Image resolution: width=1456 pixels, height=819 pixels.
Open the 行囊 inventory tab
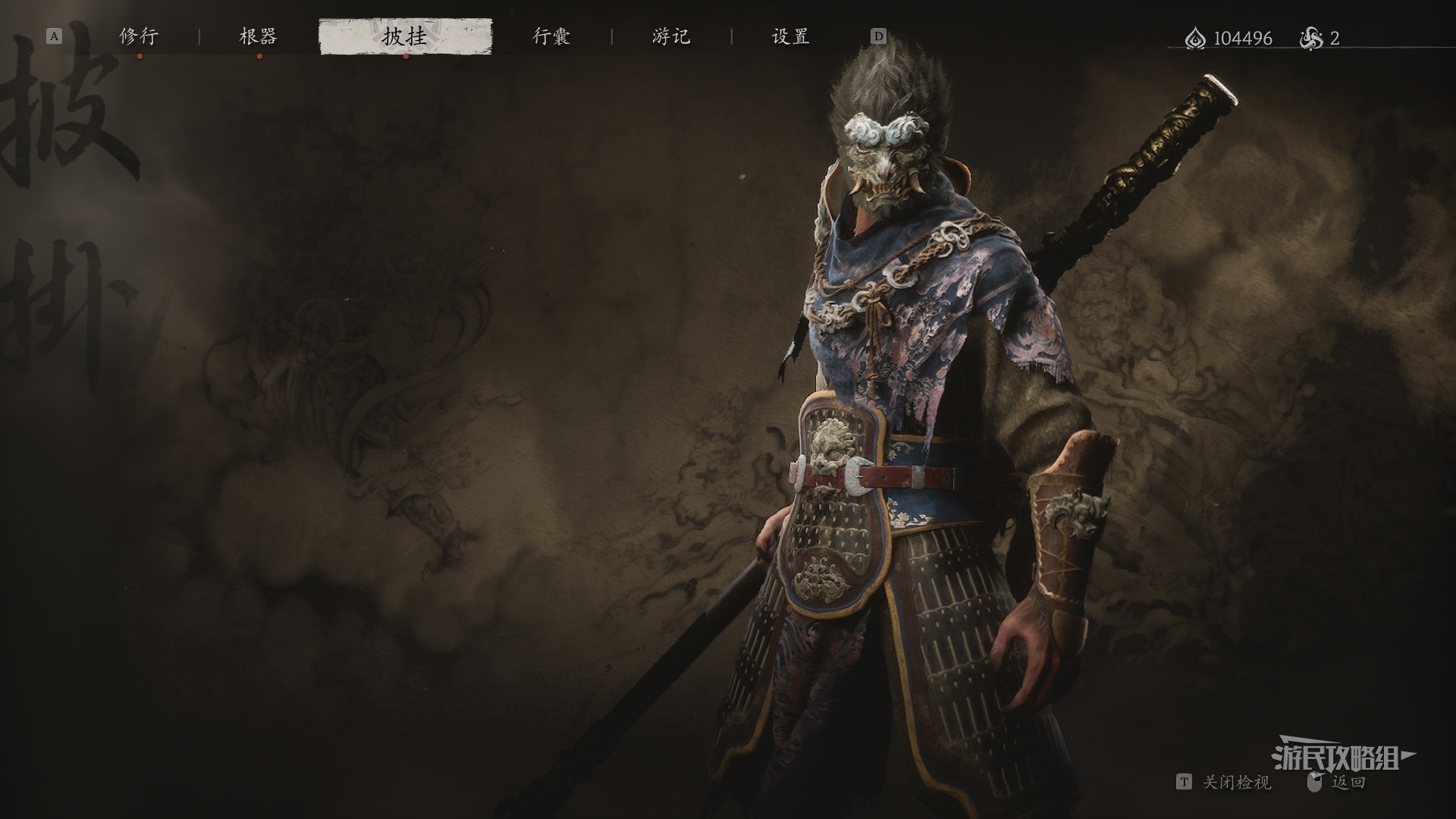click(x=551, y=36)
